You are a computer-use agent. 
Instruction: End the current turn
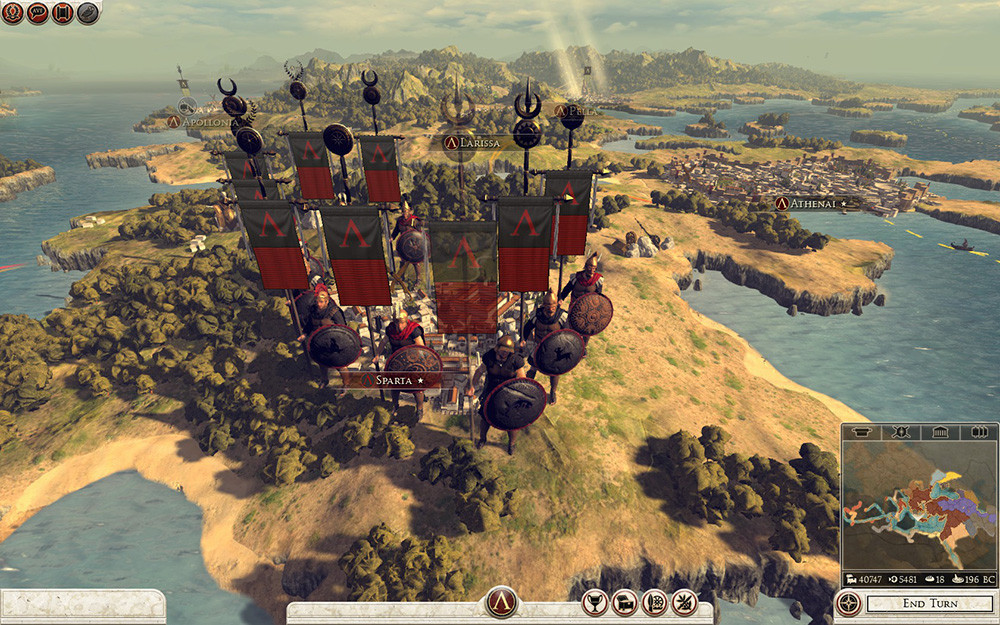coord(927,604)
